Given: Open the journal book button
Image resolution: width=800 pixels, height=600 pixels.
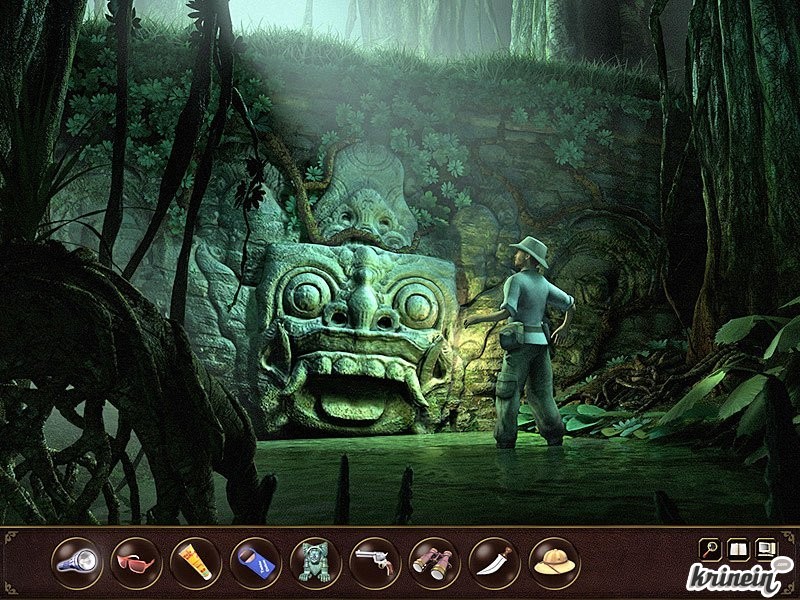Looking at the screenshot, I should pyautogui.click(x=738, y=548).
